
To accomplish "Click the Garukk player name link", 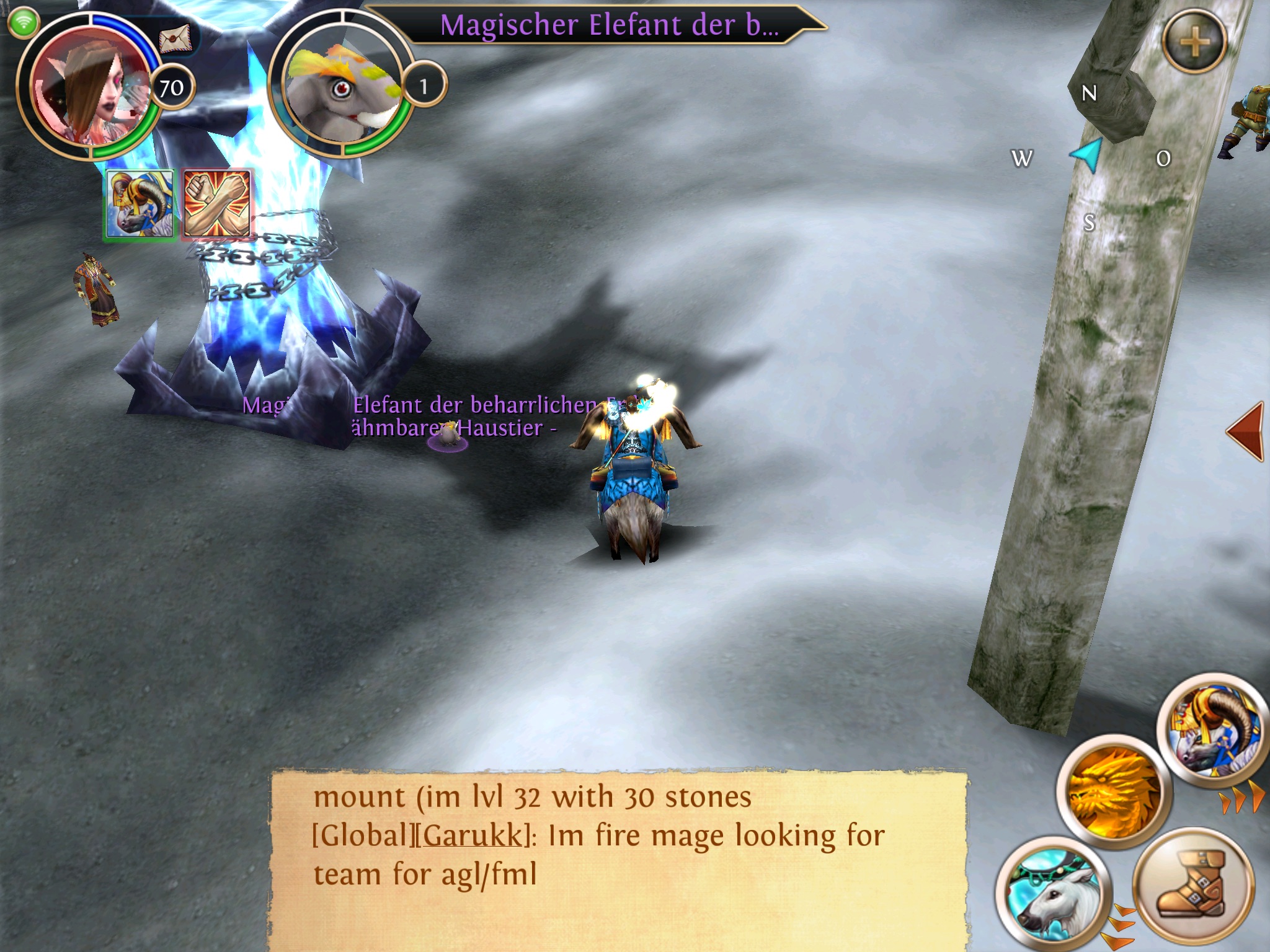I will pos(473,835).
